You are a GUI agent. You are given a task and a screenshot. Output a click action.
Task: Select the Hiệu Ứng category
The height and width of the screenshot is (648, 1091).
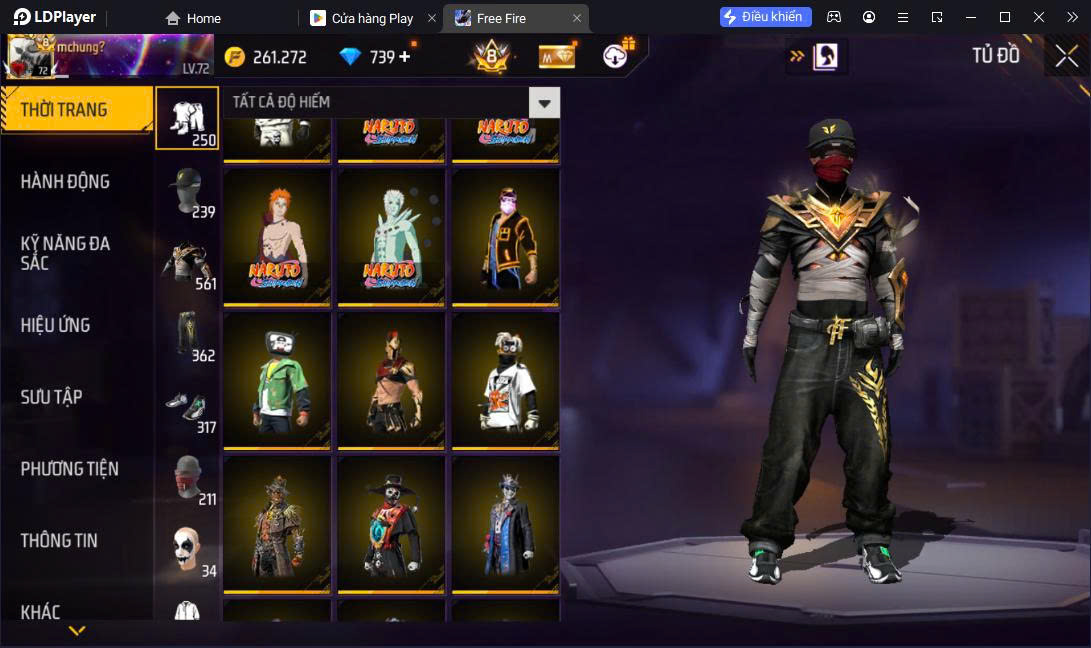click(56, 325)
